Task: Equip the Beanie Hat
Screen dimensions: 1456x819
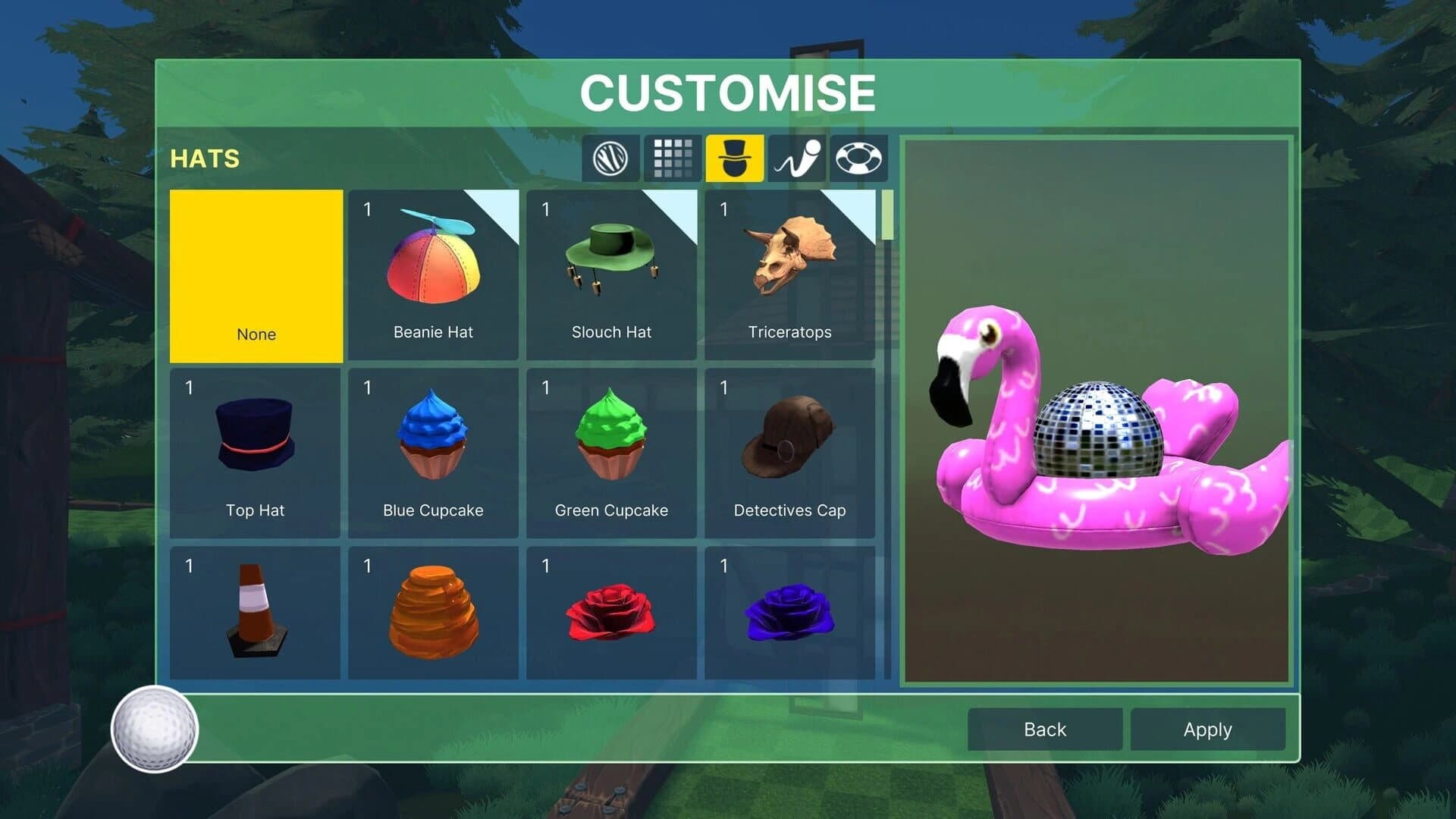Action: (x=433, y=273)
